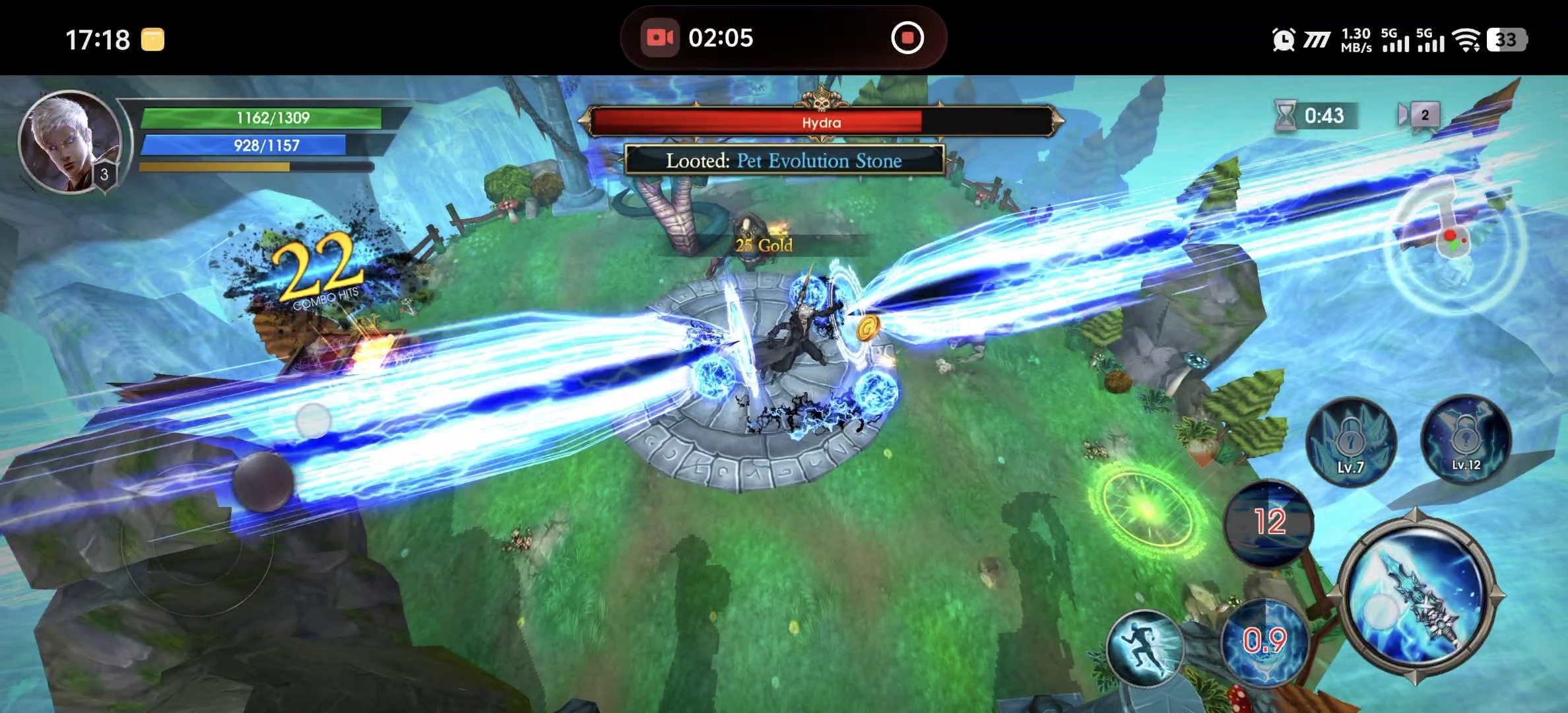The height and width of the screenshot is (713, 1568).
Task: Stop the screen recording
Action: coord(907,38)
